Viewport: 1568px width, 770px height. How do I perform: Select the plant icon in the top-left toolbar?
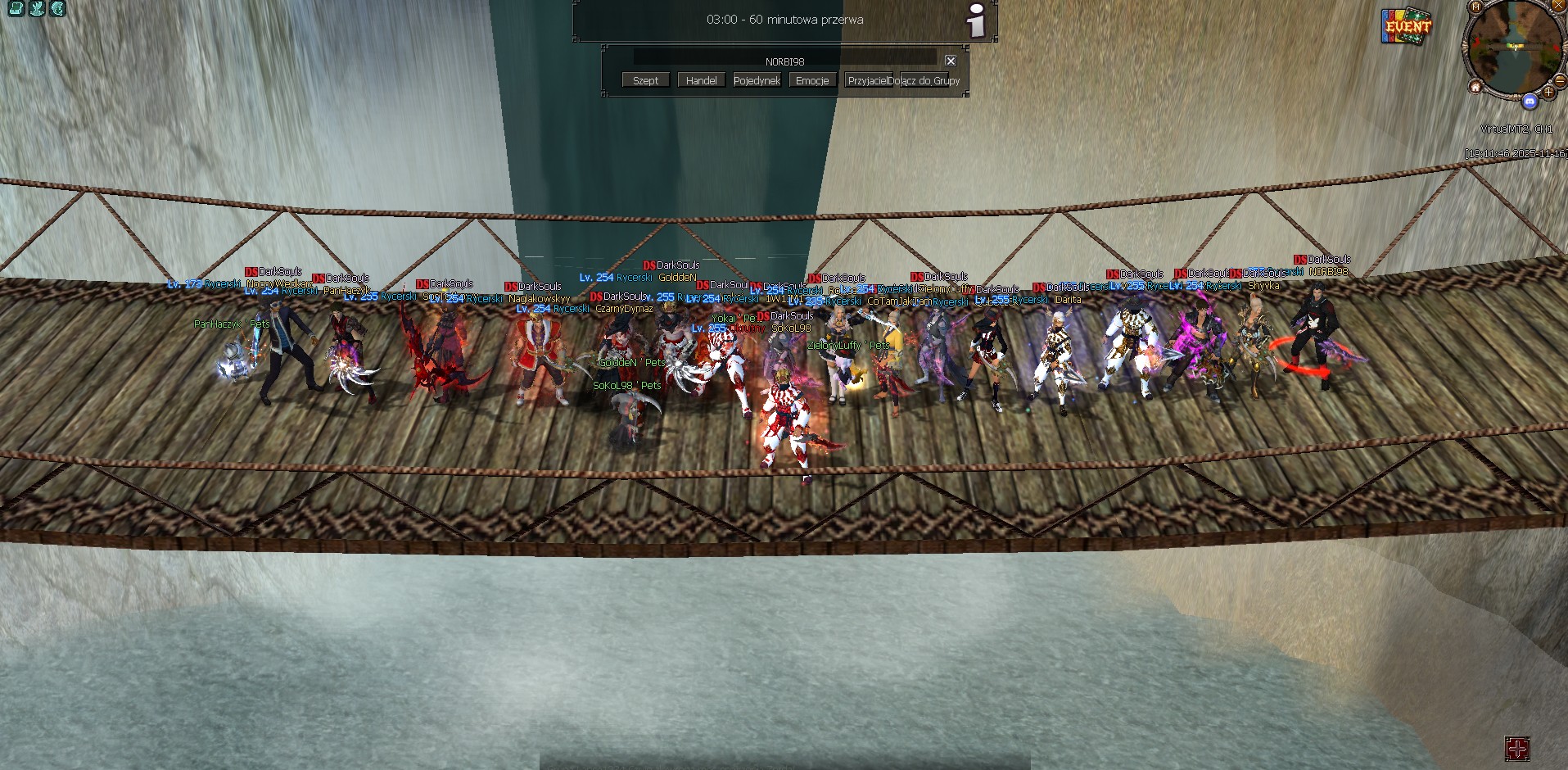coord(37,9)
